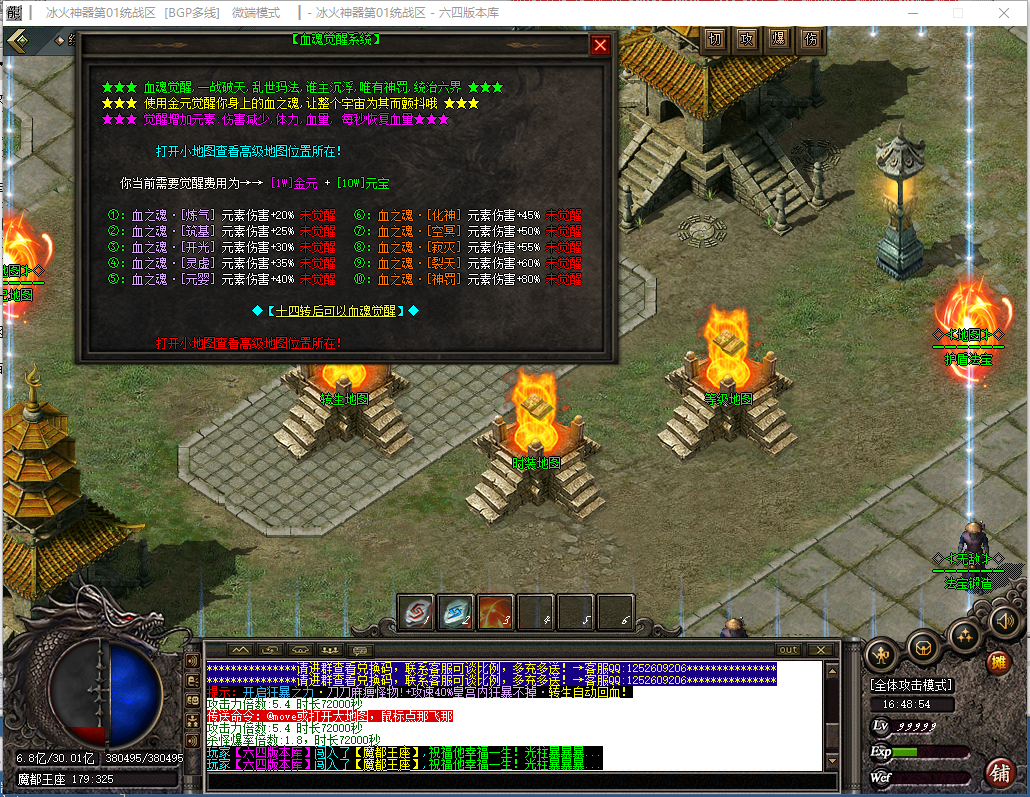
Task: Click the 爆 button at top
Action: [x=778, y=39]
